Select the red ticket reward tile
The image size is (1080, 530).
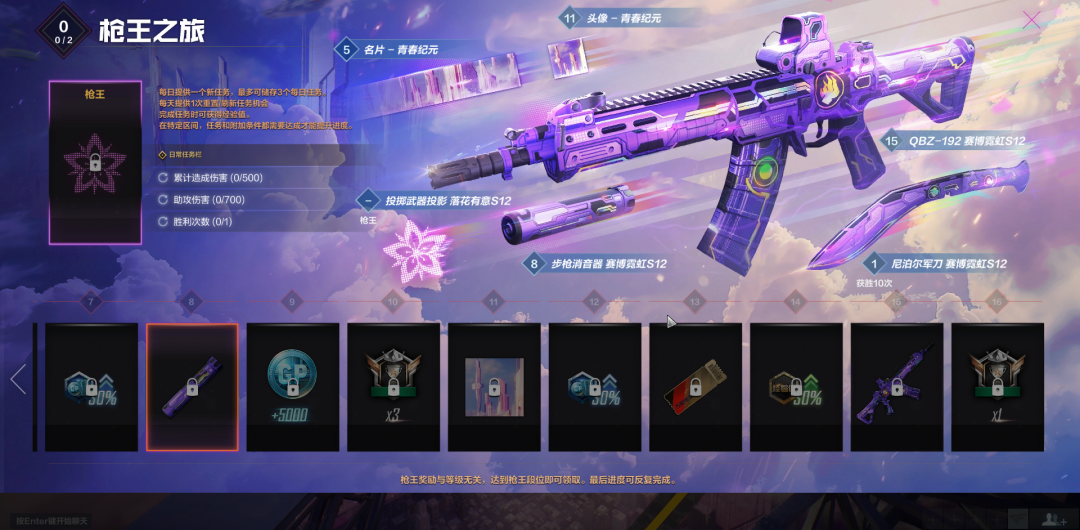tap(695, 386)
